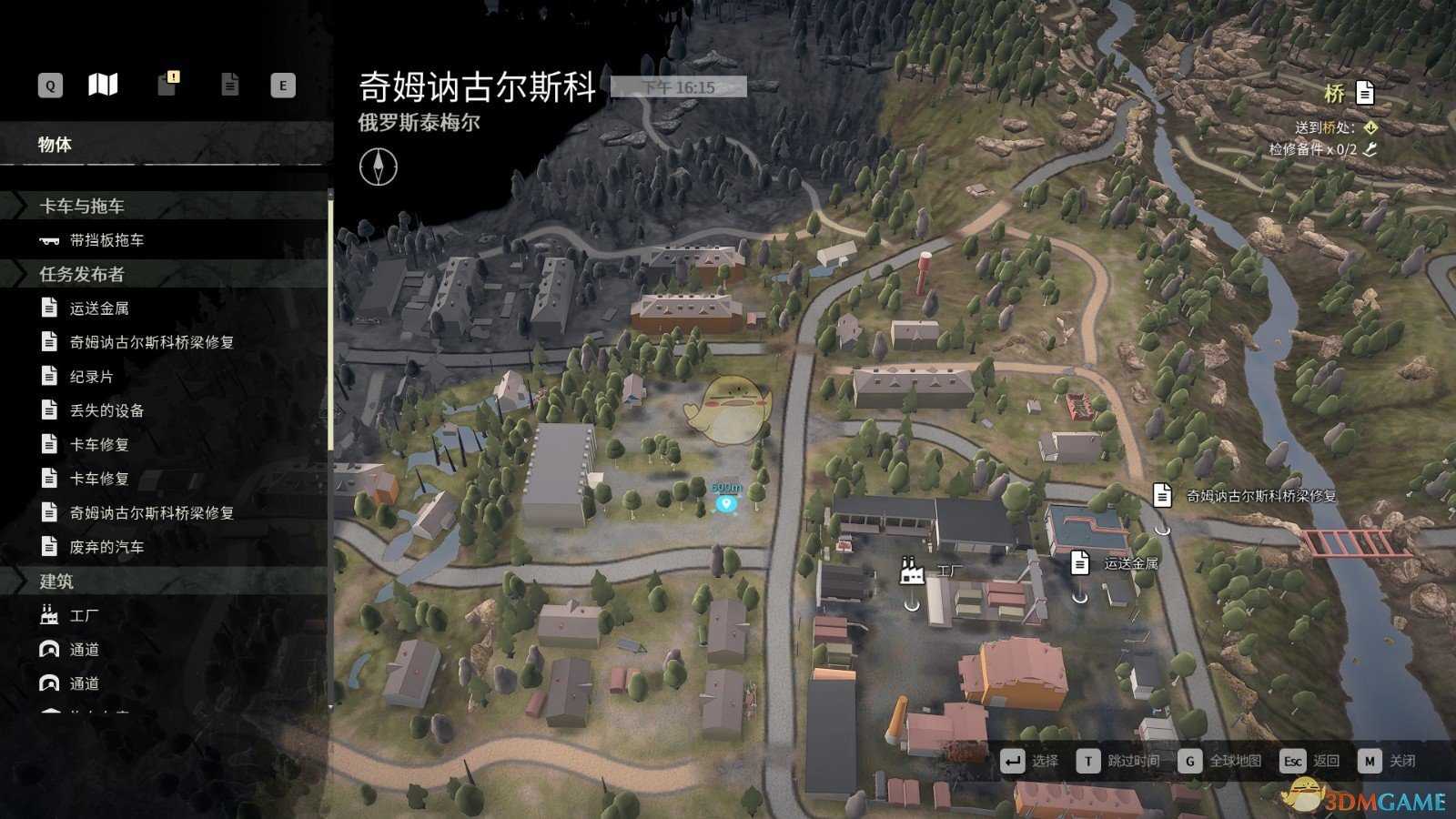
Task: Click the 奇姆讷古尔斯科桥梁修复 task icon on map
Action: pos(1162,496)
